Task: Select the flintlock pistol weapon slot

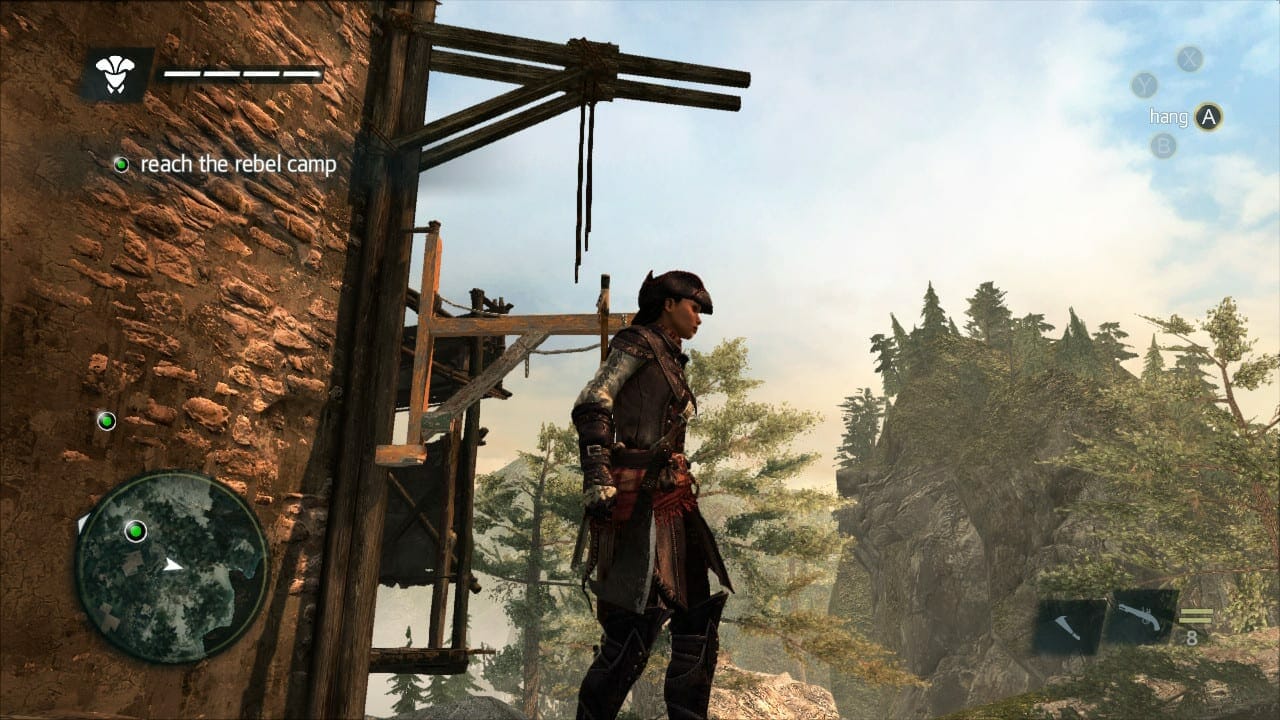Action: [x=1140, y=618]
